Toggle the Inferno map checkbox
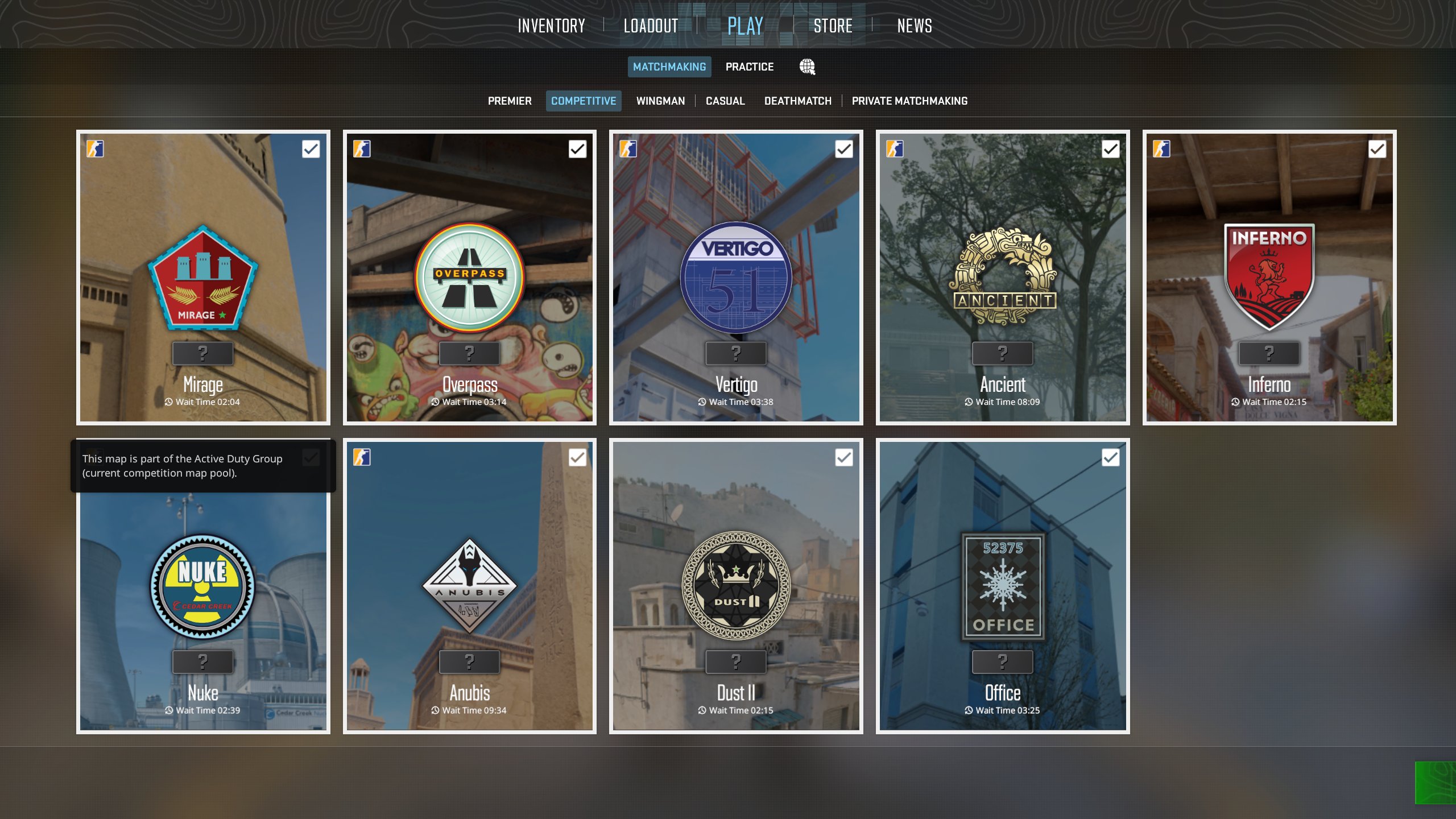Screen dimensions: 1456x819 [1377, 149]
